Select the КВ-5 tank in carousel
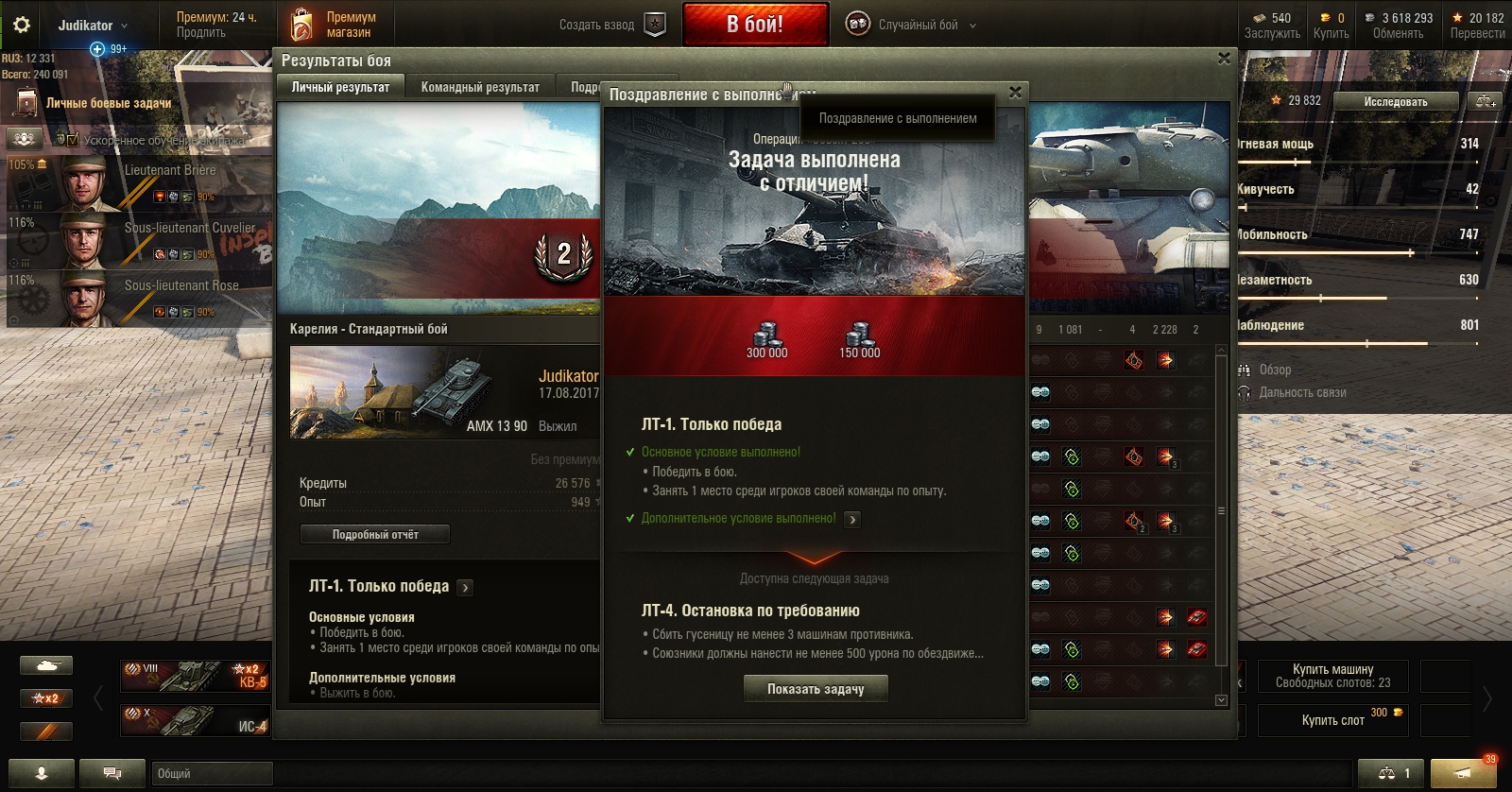Viewport: 1512px width, 792px height. (x=195, y=676)
